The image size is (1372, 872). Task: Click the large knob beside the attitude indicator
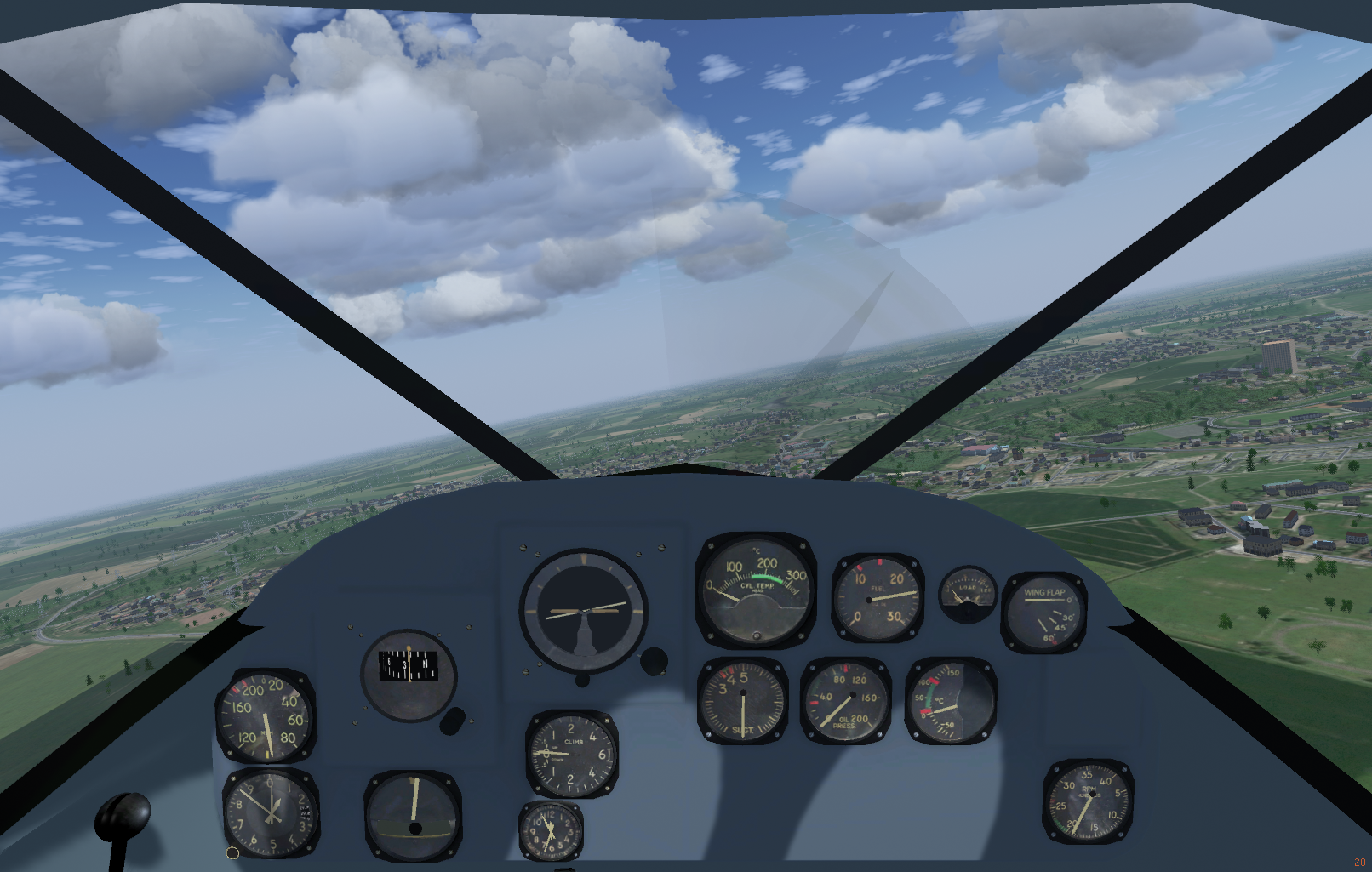pyautogui.click(x=654, y=660)
